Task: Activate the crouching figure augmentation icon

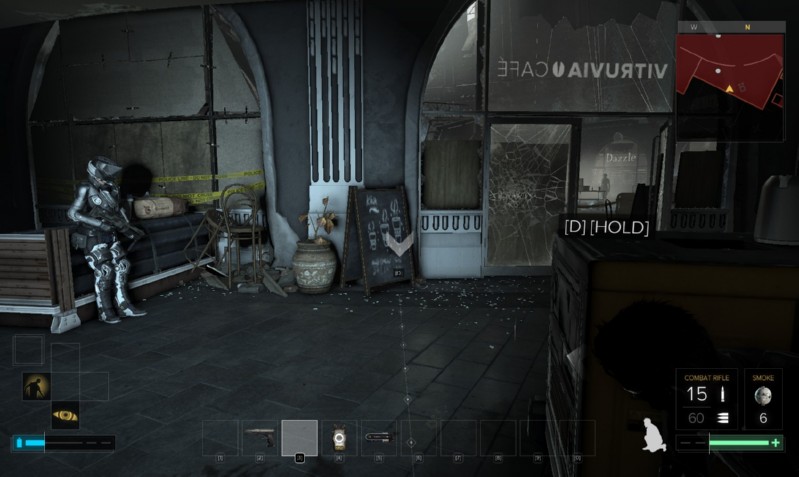Action: [36, 386]
